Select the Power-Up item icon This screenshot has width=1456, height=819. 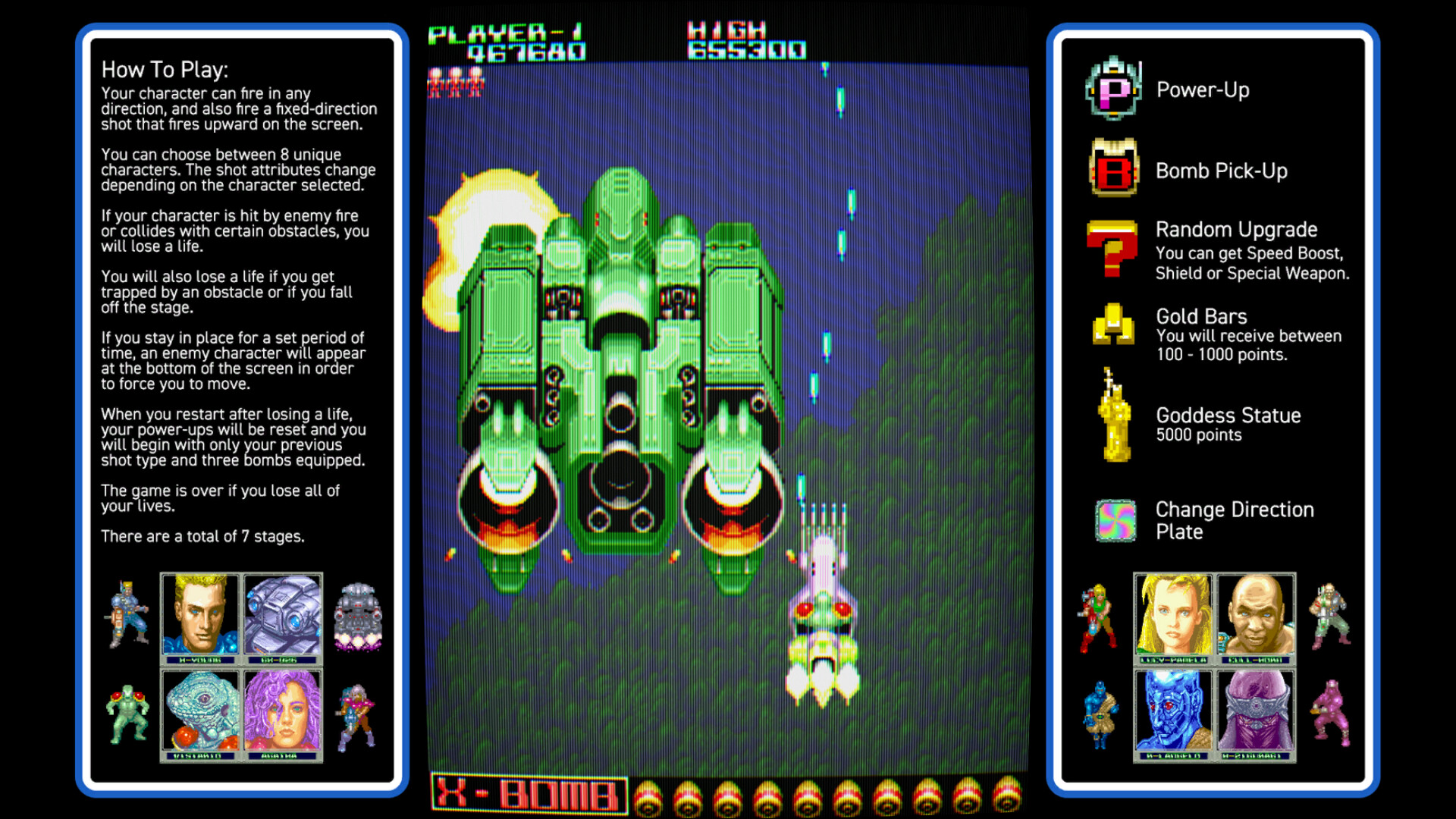tap(1112, 89)
